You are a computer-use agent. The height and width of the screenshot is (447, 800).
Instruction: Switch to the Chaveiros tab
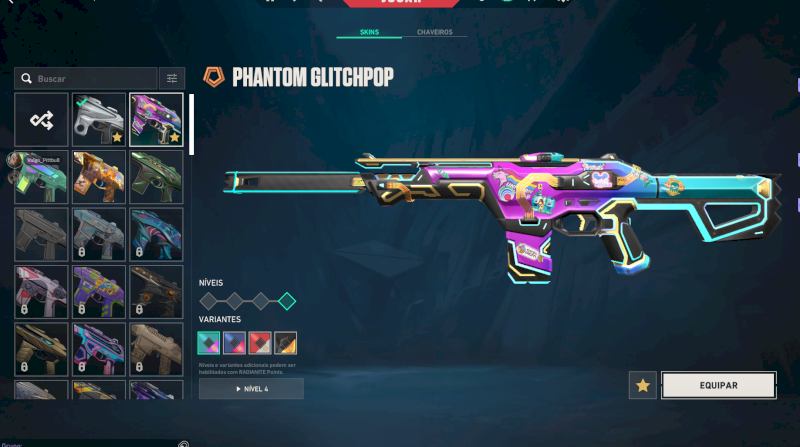pos(434,32)
